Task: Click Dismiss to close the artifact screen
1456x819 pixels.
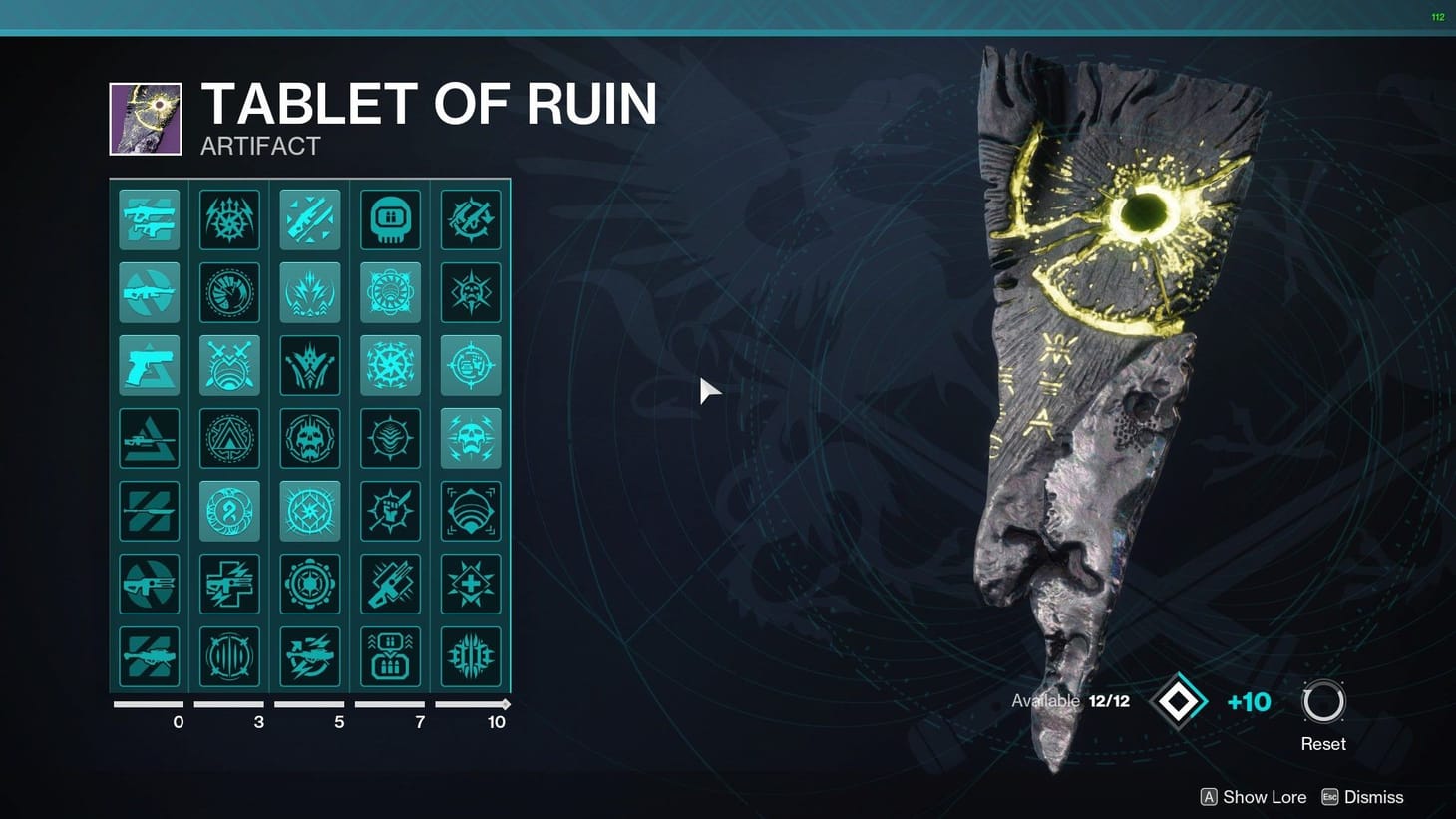Action: 1371,796
